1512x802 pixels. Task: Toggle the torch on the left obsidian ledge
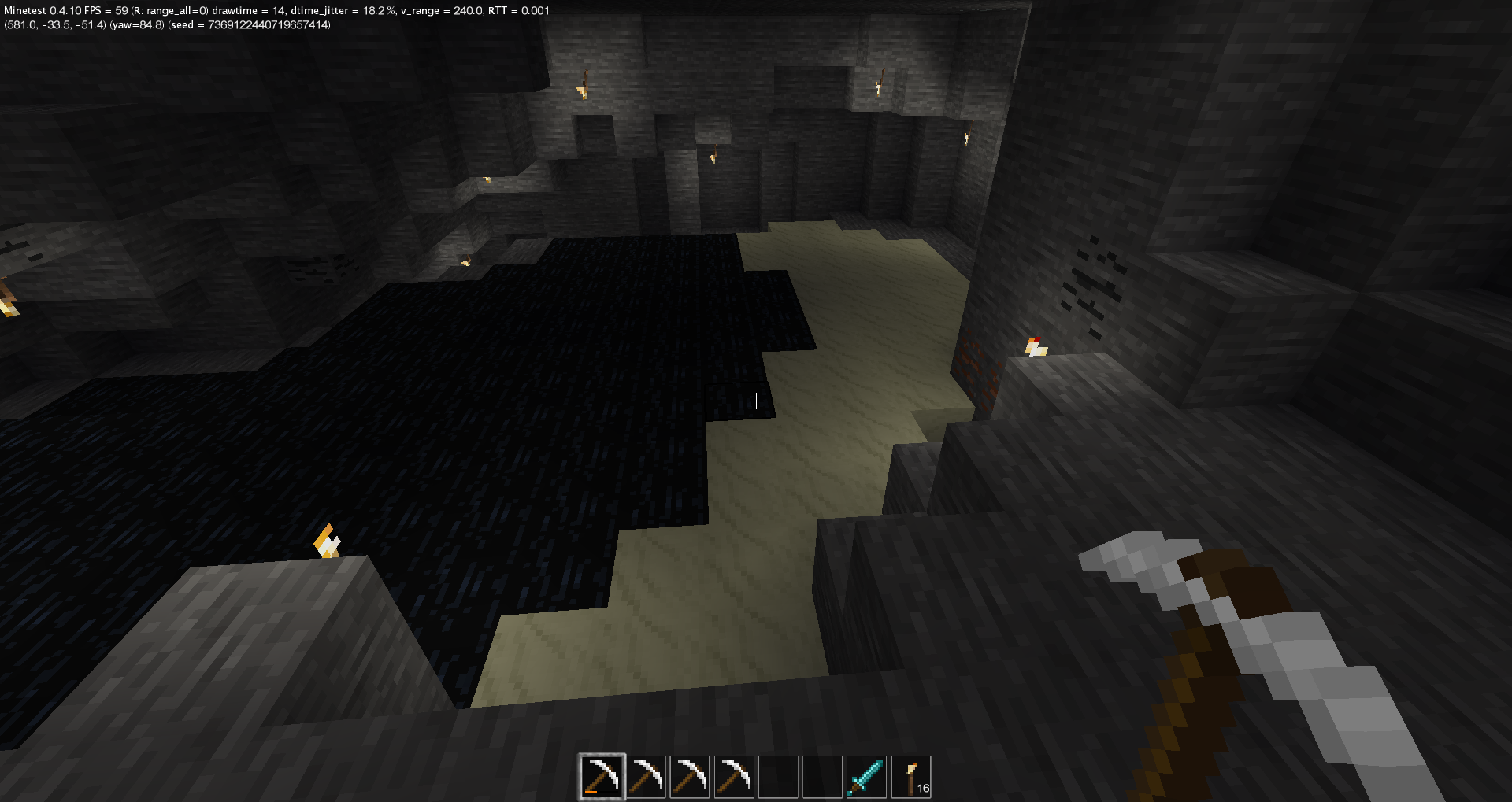325,541
